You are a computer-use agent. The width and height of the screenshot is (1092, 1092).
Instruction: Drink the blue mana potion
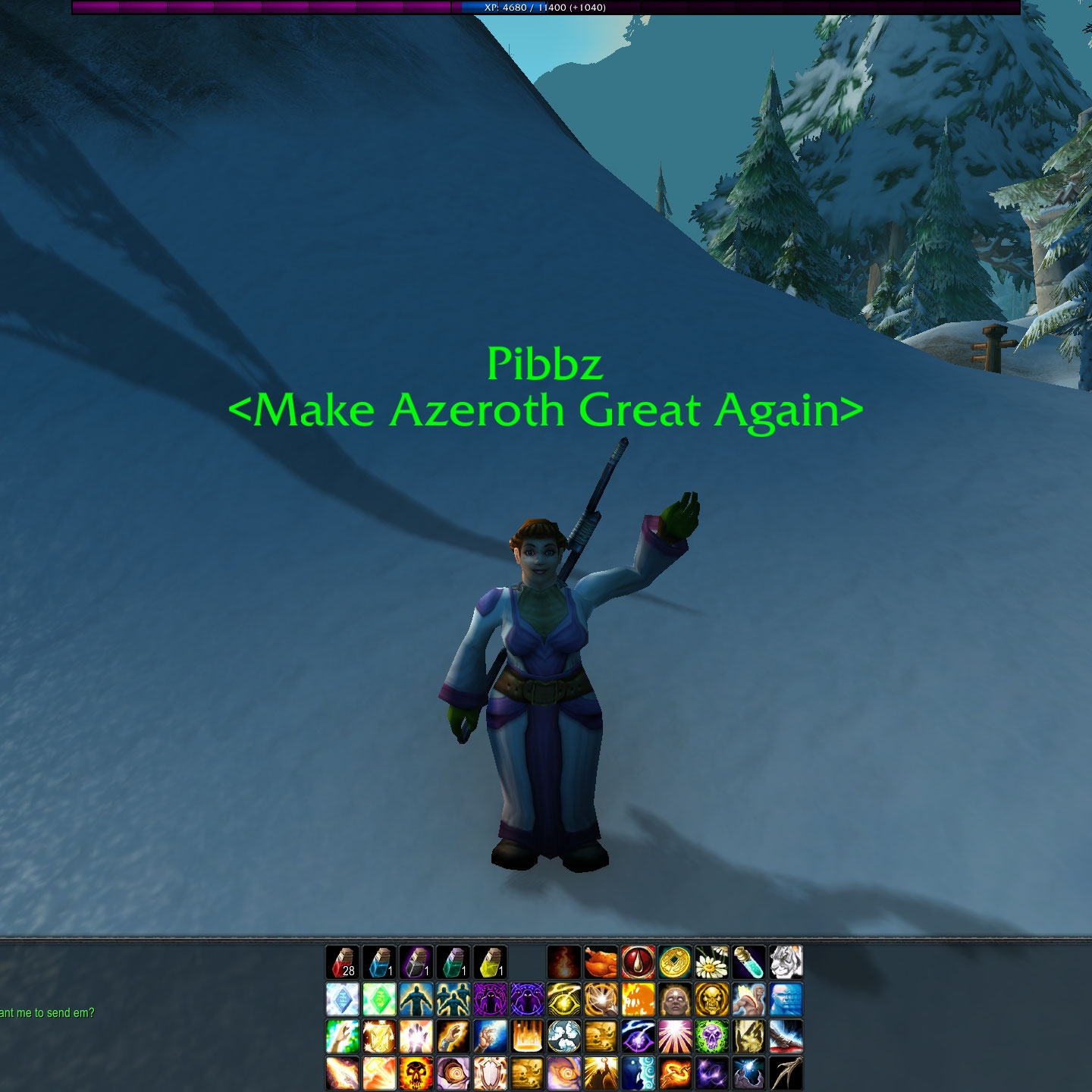click(379, 962)
